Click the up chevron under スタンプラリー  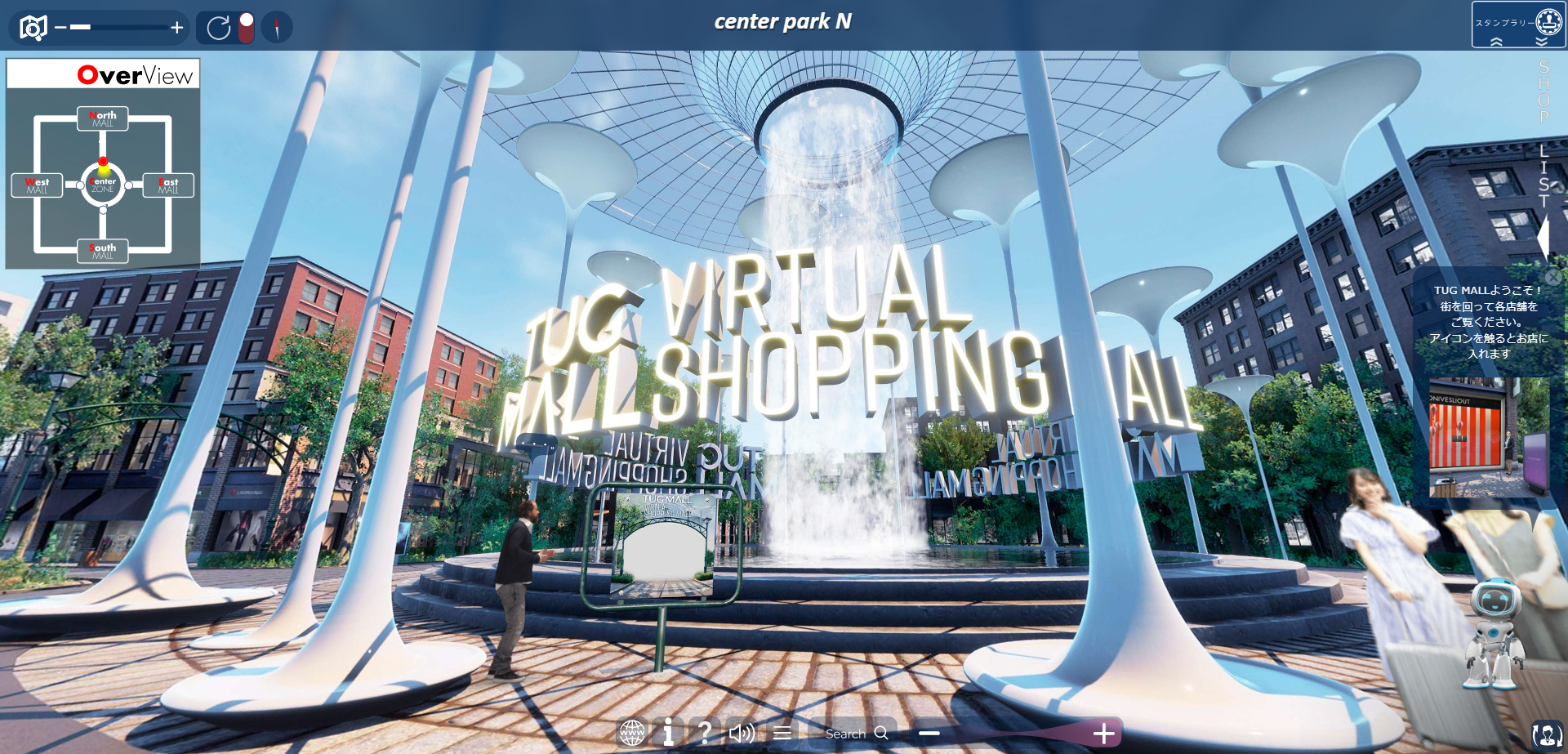pyautogui.click(x=1496, y=42)
